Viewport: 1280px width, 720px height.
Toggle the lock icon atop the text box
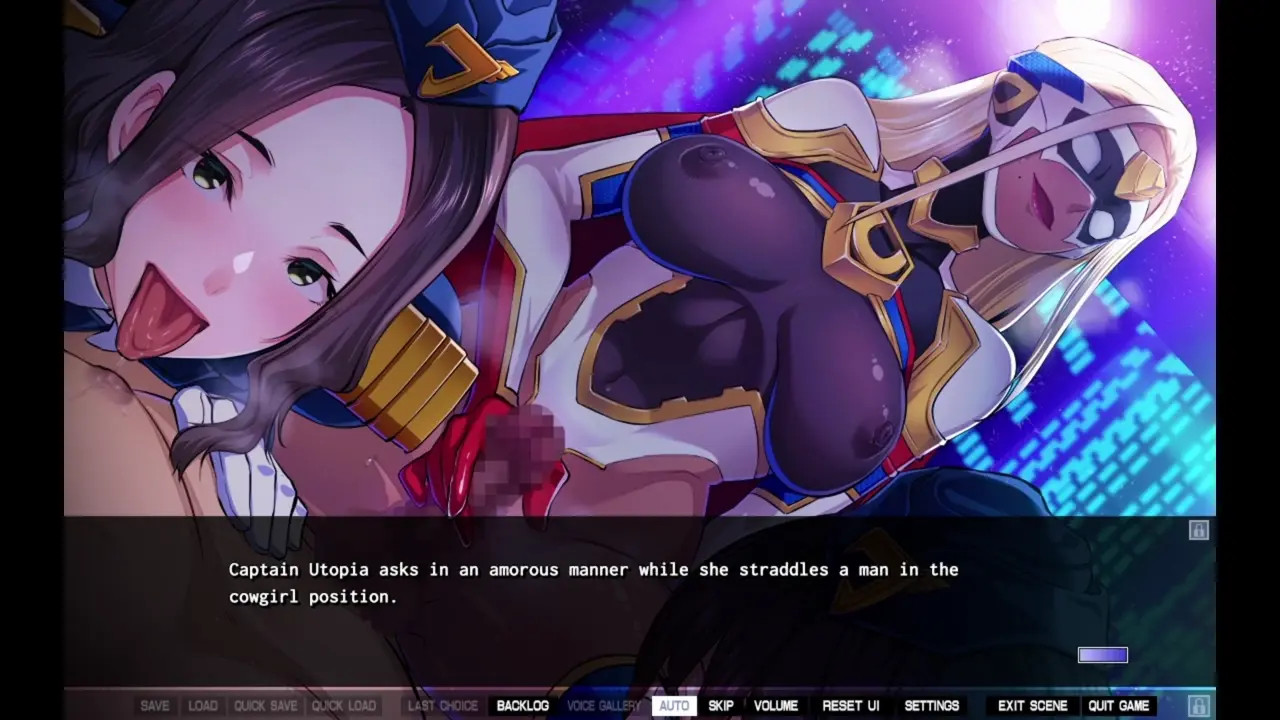click(1199, 530)
